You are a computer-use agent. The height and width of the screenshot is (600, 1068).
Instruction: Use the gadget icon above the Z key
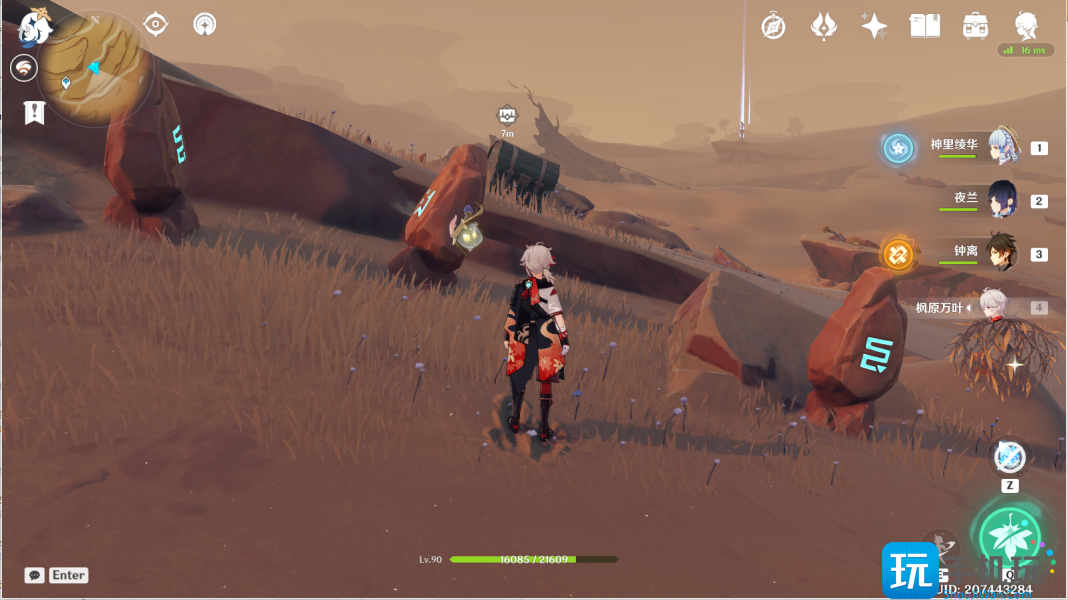(x=1009, y=457)
